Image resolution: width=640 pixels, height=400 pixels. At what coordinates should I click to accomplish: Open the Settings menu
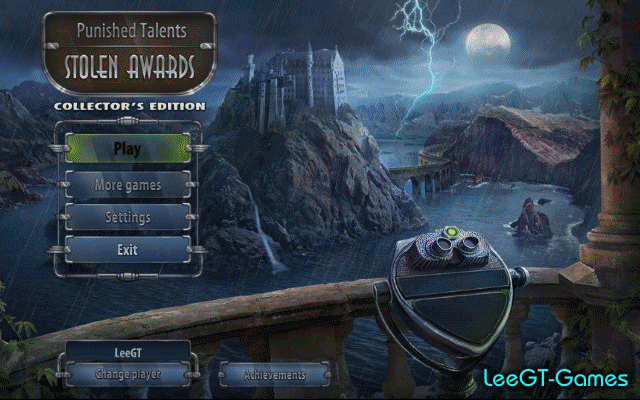tap(127, 217)
